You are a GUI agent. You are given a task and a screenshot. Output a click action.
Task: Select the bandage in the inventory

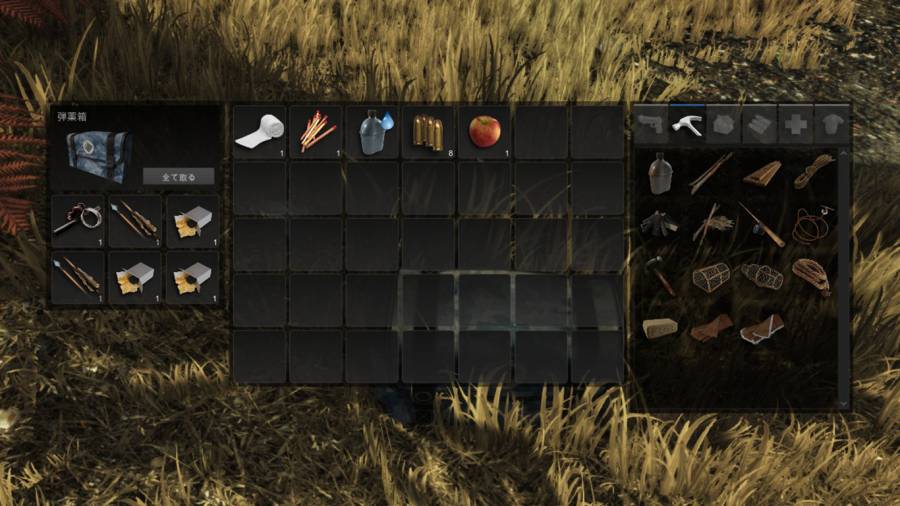(259, 133)
